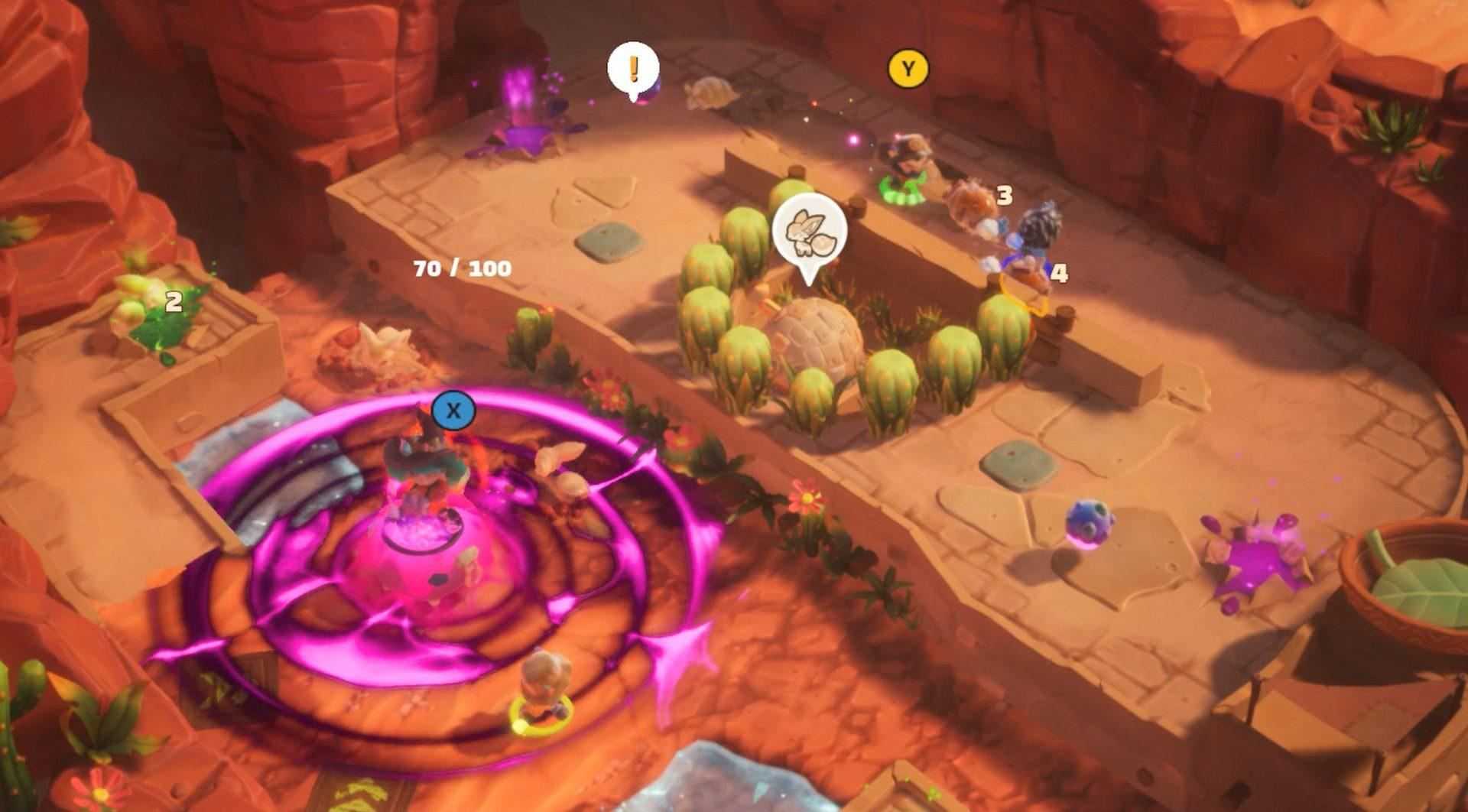Click the player number 2 badge
The height and width of the screenshot is (812, 1468).
tap(174, 300)
